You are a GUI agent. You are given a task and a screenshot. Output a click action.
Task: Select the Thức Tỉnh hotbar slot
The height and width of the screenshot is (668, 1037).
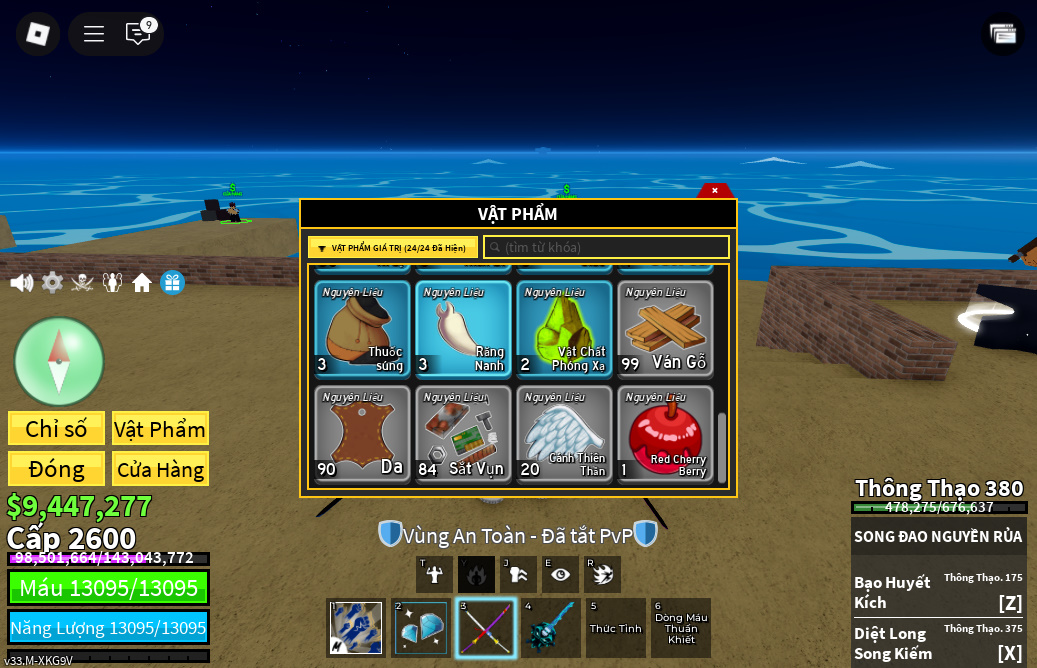(616, 628)
